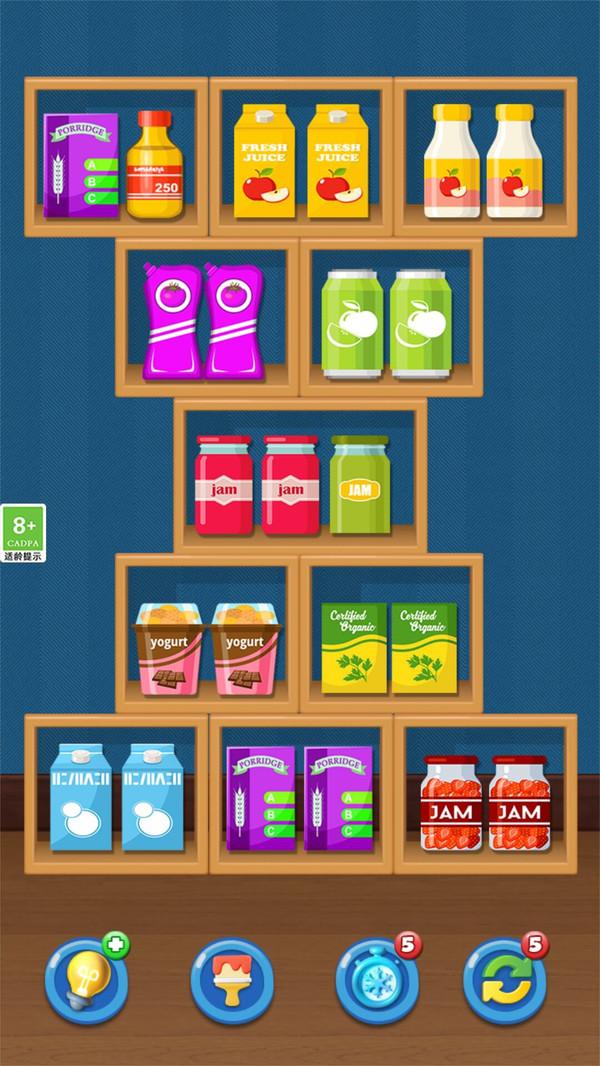Choose the red jam jar touching the green jar
600x1066 pixels.
[x=290, y=485]
